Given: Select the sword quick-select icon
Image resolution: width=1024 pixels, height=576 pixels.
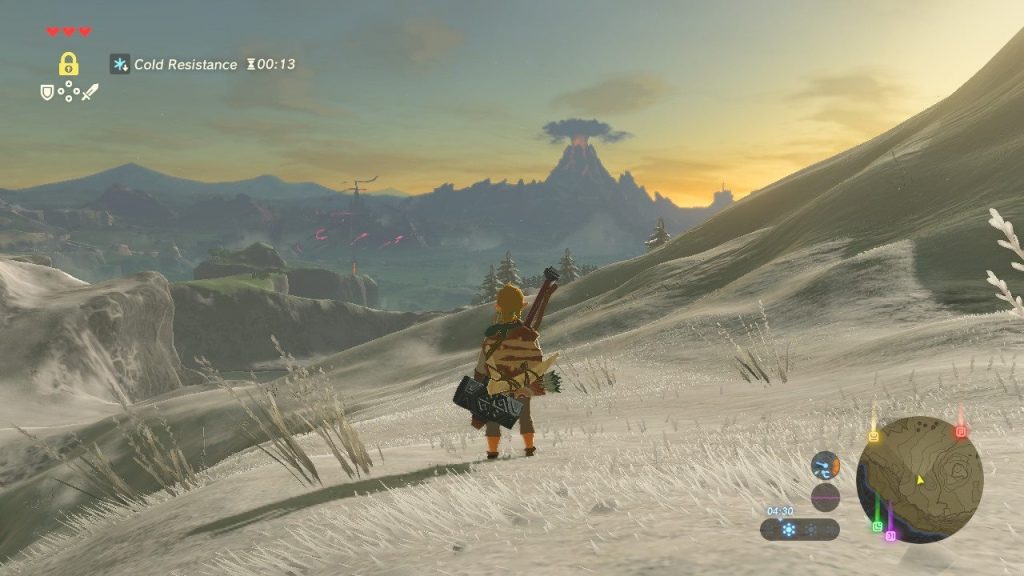Looking at the screenshot, I should coord(90,92).
